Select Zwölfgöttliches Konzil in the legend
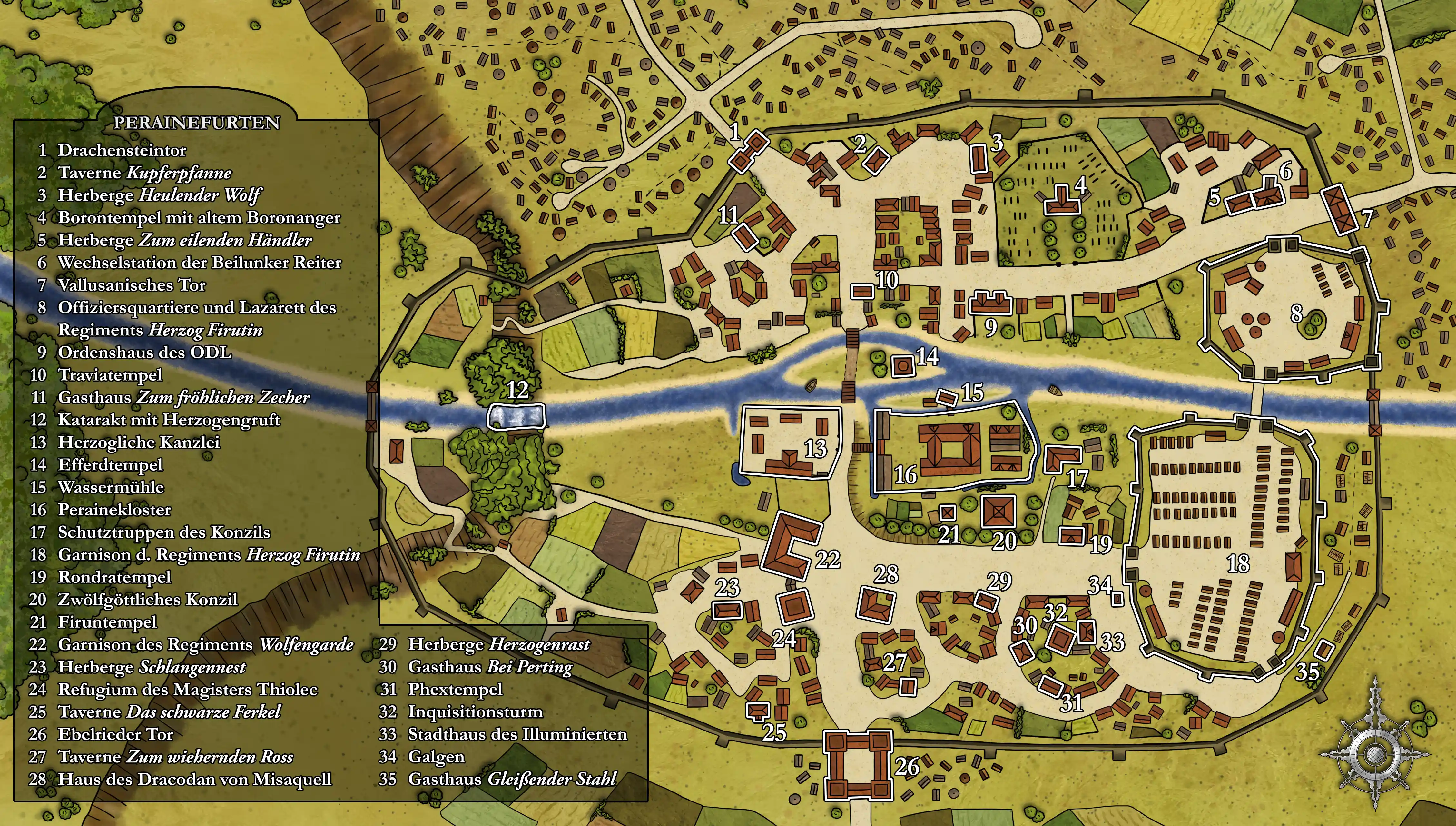Viewport: 1456px width, 826px height. tap(147, 600)
